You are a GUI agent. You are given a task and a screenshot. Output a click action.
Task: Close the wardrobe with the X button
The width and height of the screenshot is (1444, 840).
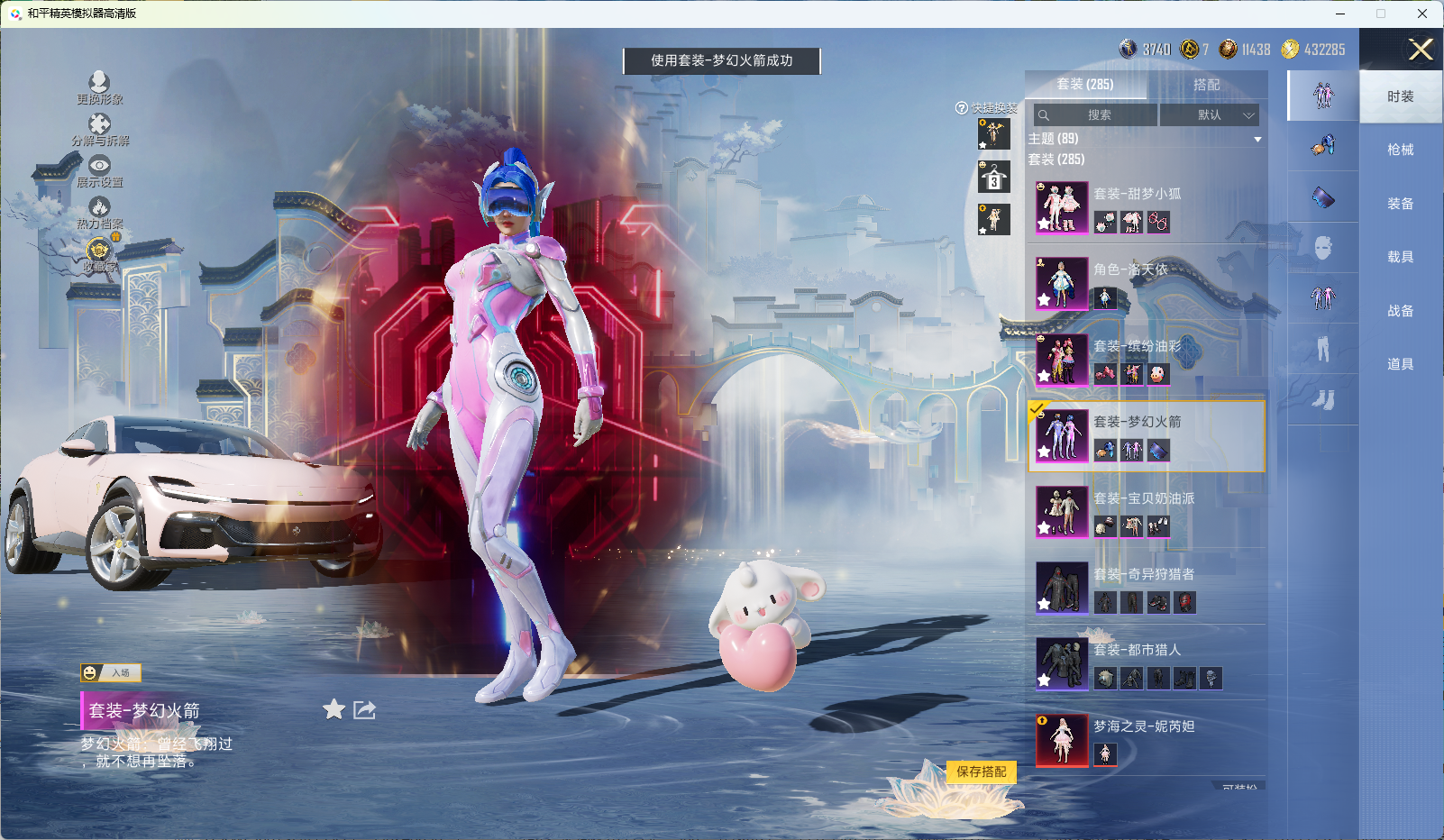pyautogui.click(x=1421, y=50)
